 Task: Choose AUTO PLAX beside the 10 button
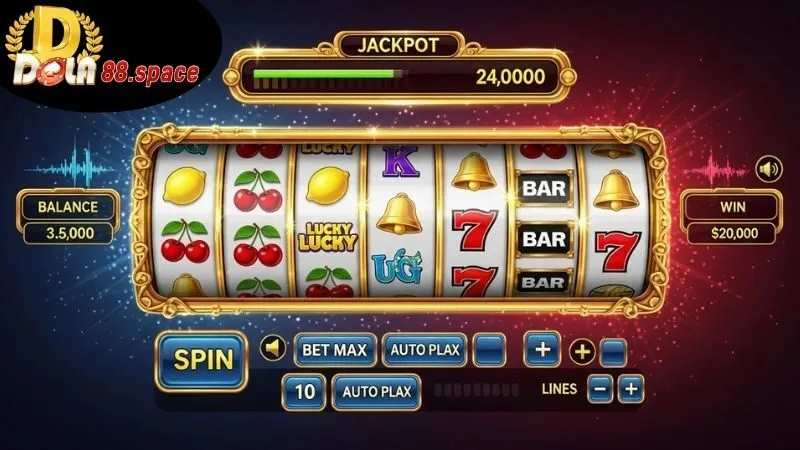coord(373,391)
